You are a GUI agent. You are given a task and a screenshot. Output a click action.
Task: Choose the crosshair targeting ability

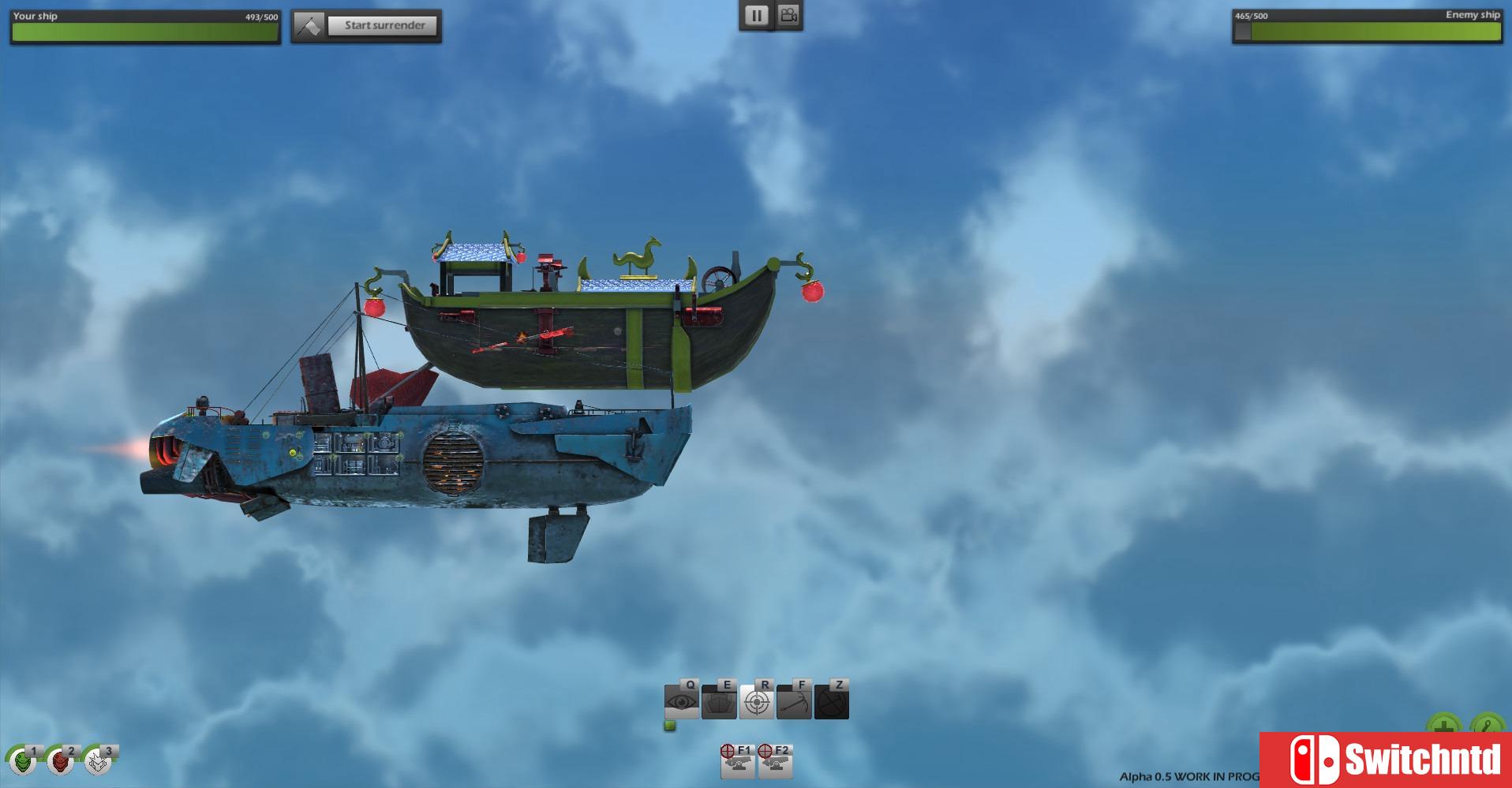[757, 701]
